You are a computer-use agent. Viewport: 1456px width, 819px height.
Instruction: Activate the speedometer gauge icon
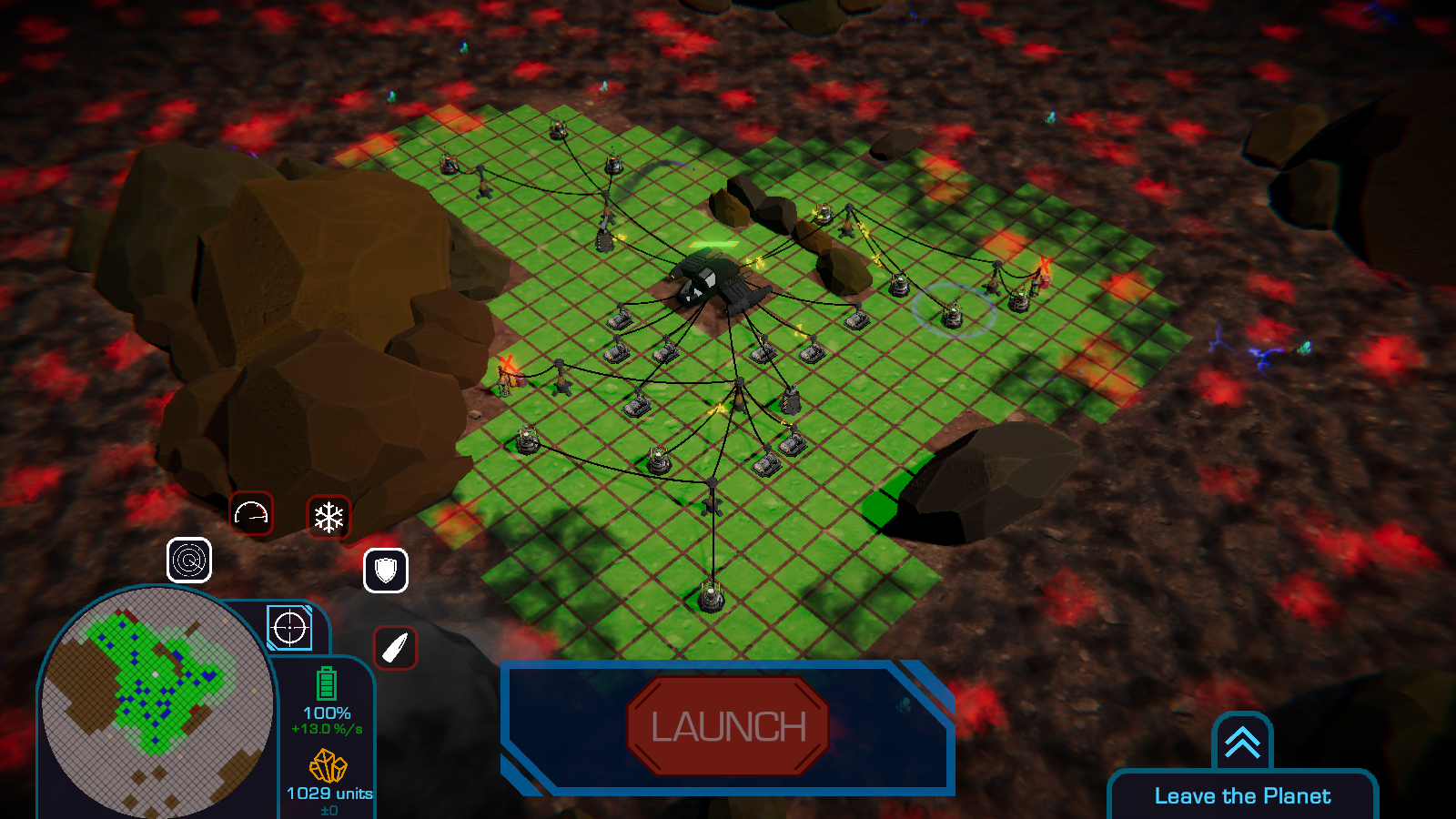click(251, 514)
